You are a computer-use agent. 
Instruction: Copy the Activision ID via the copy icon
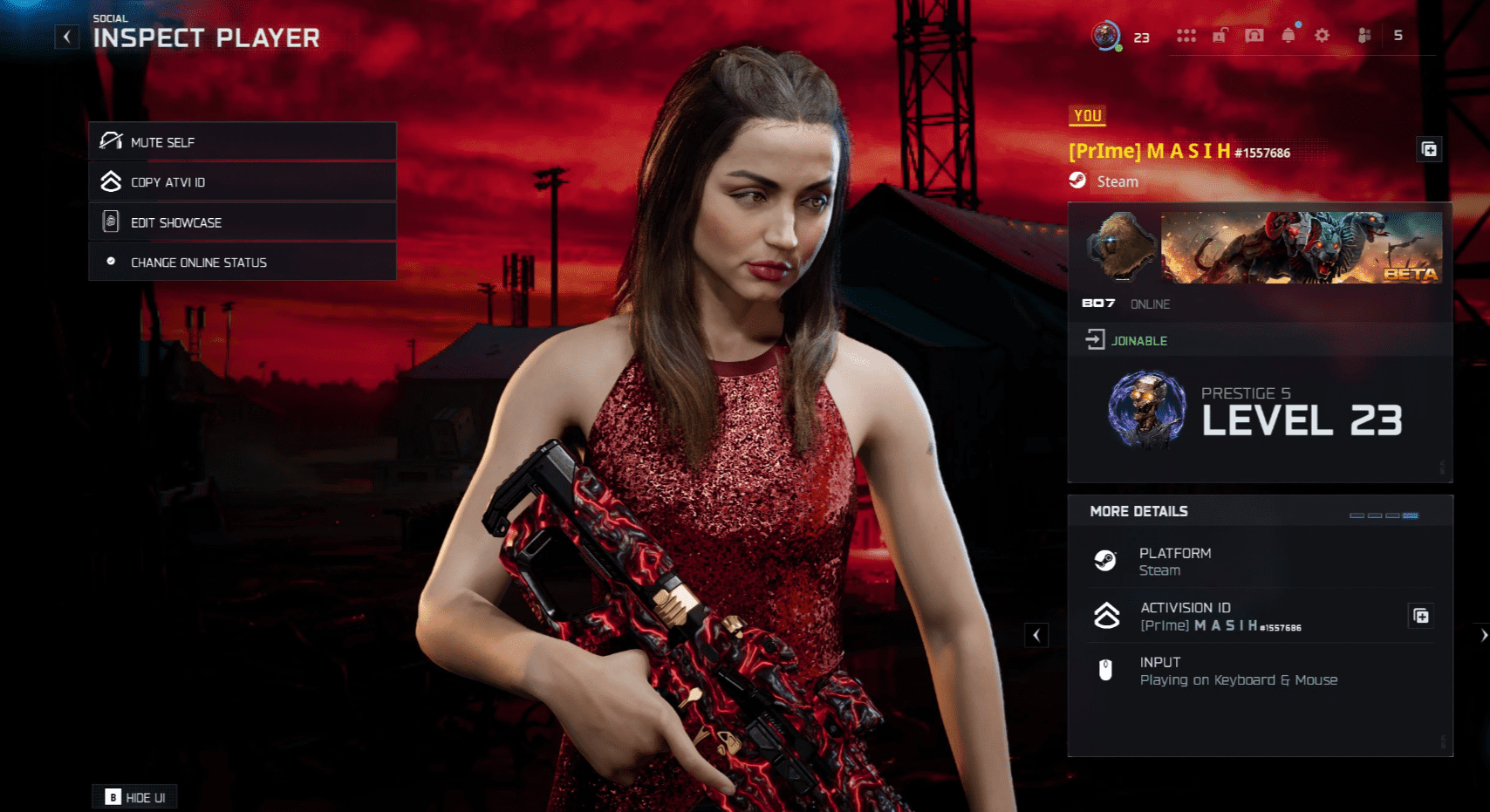[1420, 616]
